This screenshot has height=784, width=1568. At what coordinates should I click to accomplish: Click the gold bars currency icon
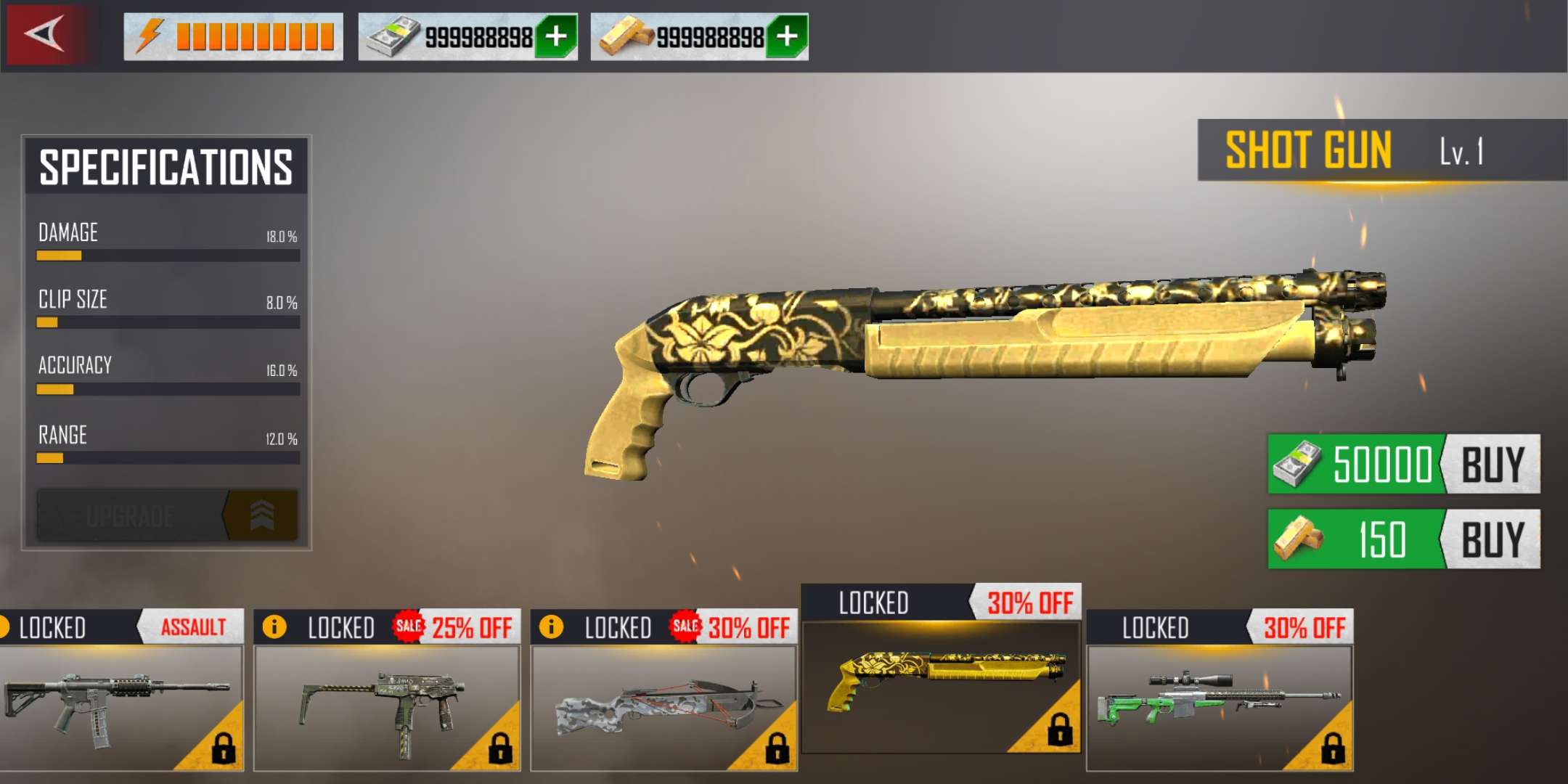click(x=623, y=33)
